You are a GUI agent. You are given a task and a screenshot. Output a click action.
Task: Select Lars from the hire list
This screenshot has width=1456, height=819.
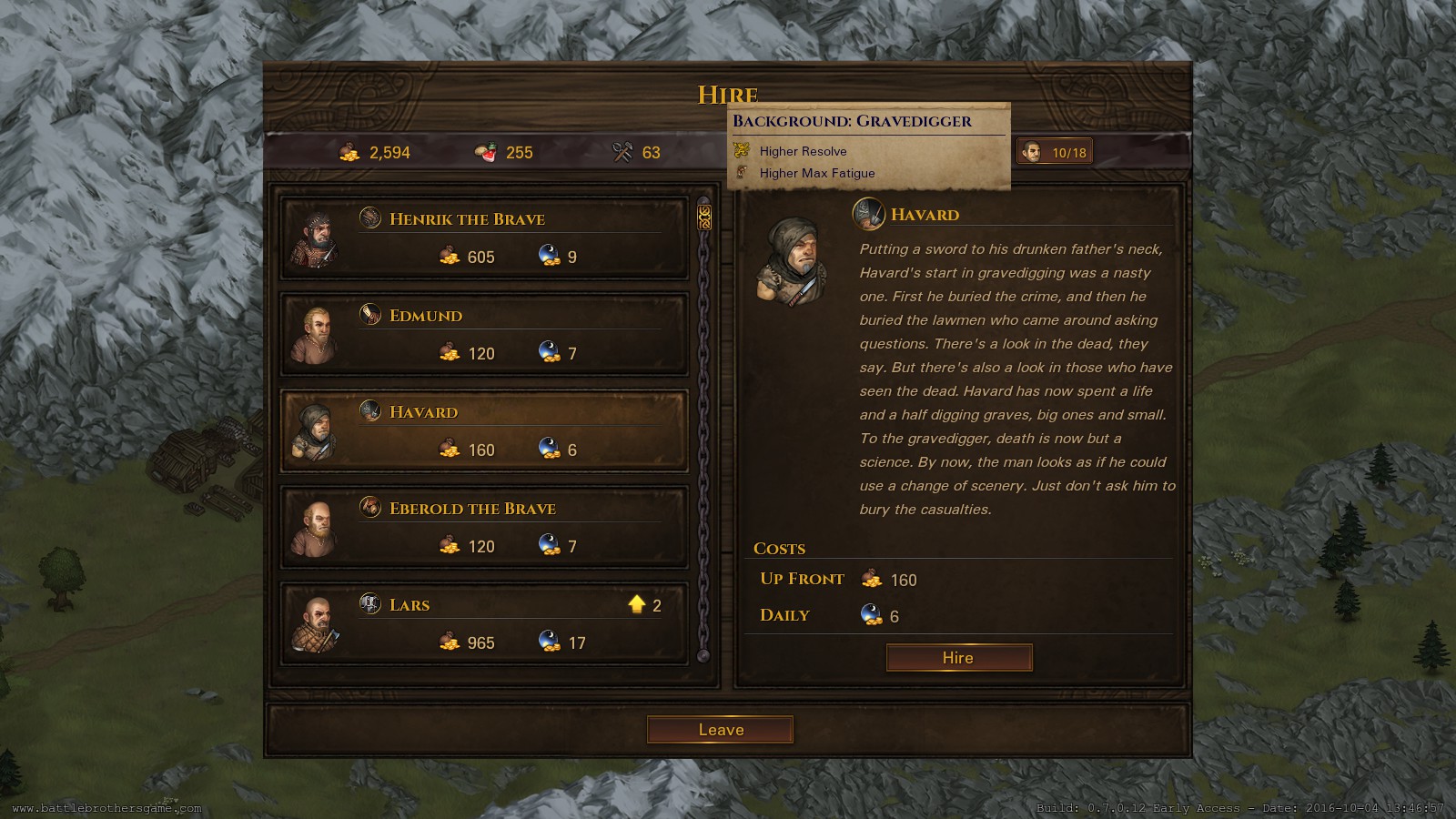pyautogui.click(x=484, y=624)
